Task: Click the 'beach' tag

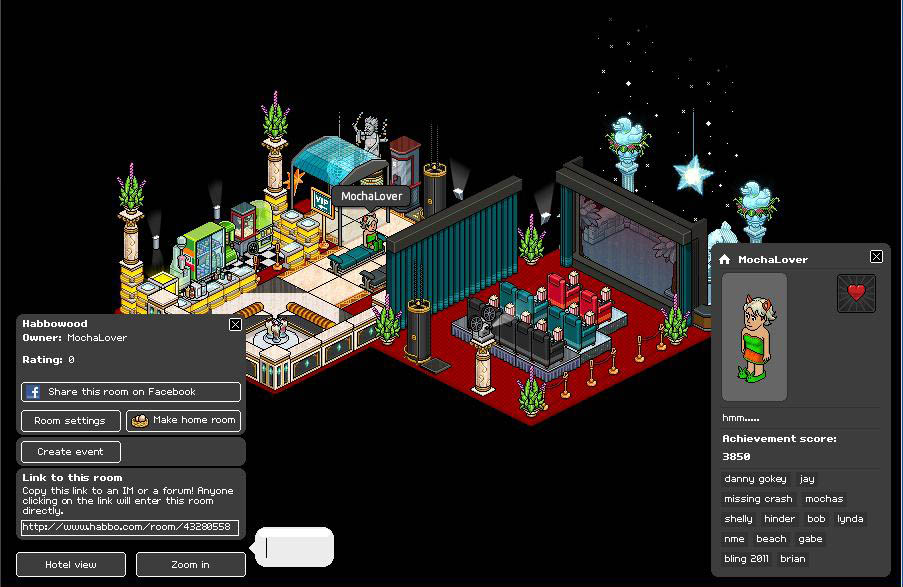Action: 771,539
